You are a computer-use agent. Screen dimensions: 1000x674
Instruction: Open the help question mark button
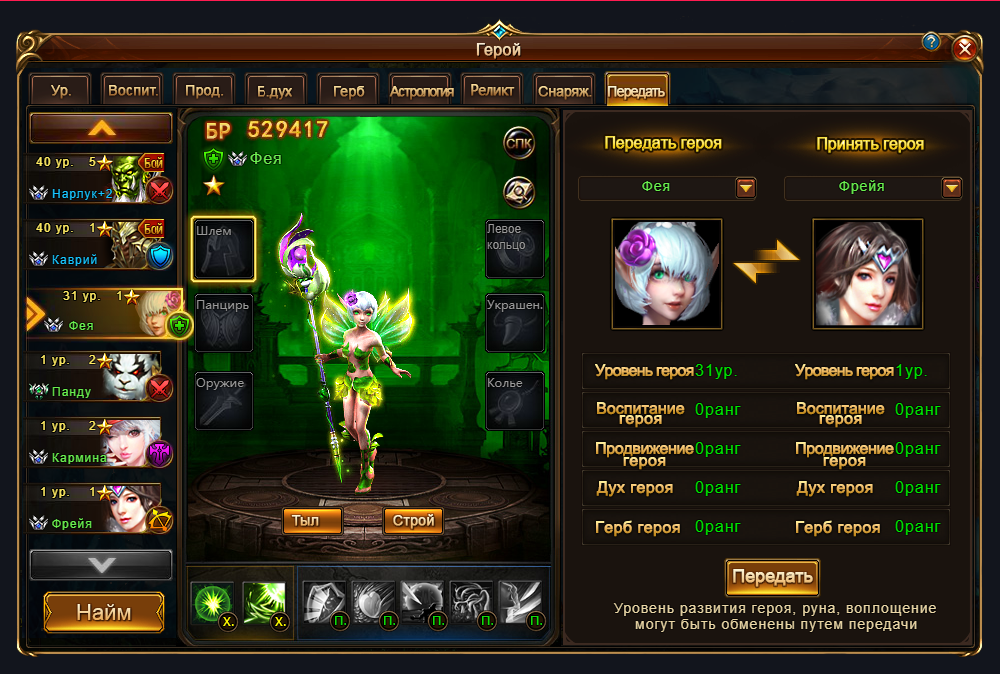(931, 42)
